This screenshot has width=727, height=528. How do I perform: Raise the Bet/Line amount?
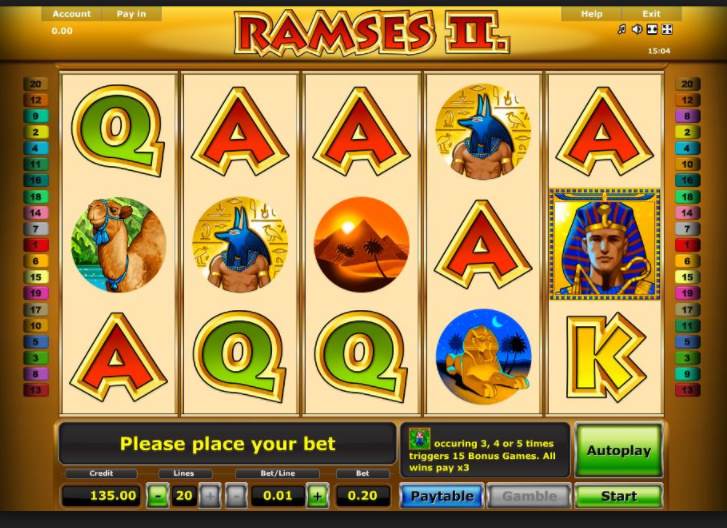coord(317,495)
